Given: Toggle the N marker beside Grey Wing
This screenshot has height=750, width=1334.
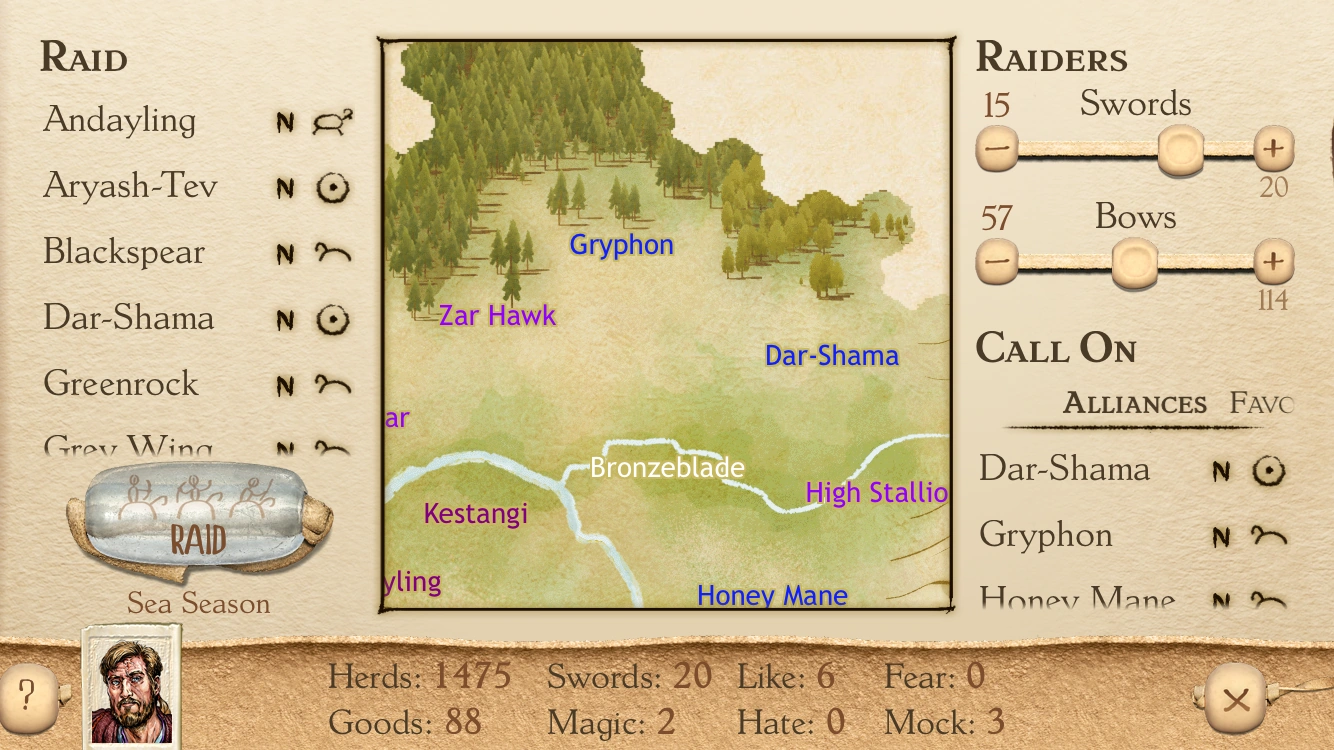Looking at the screenshot, I should [285, 448].
